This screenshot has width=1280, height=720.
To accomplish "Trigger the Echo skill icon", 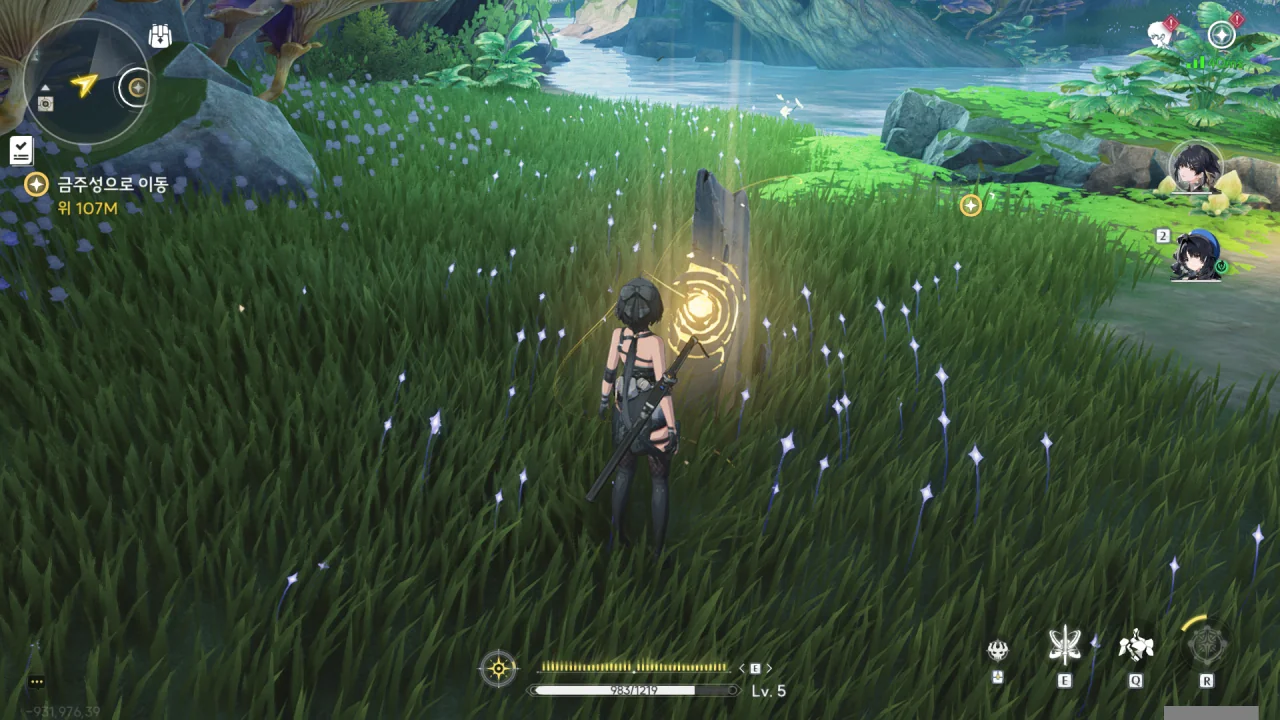I will (x=1135, y=647).
